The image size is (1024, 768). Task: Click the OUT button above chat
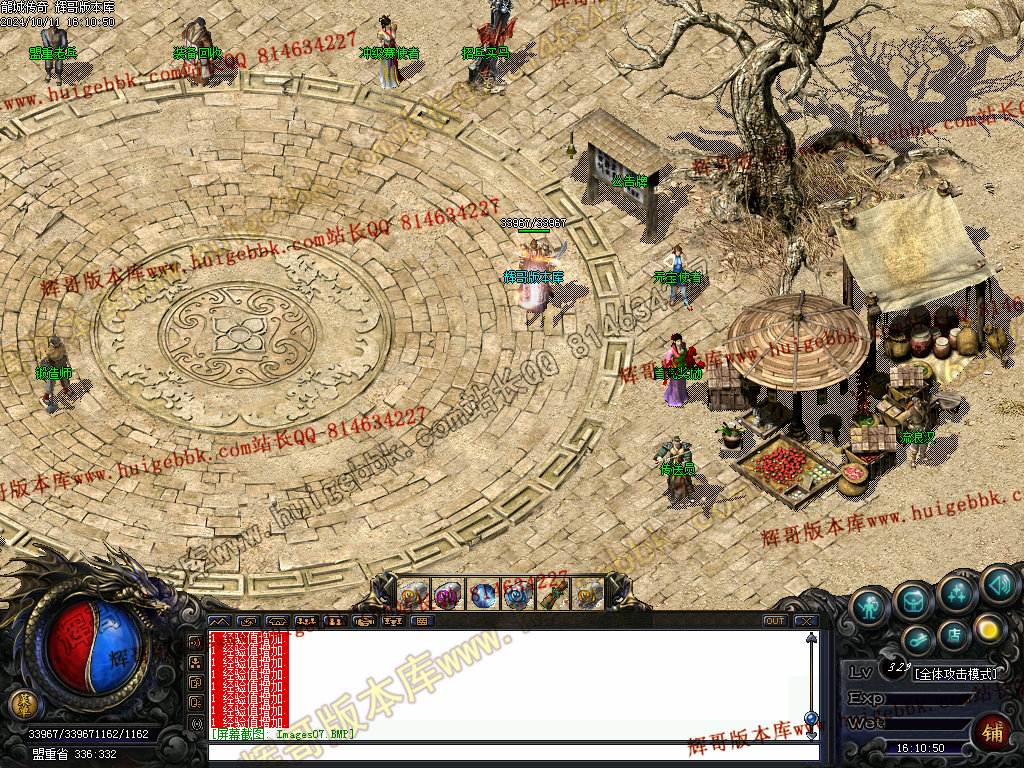tap(774, 621)
